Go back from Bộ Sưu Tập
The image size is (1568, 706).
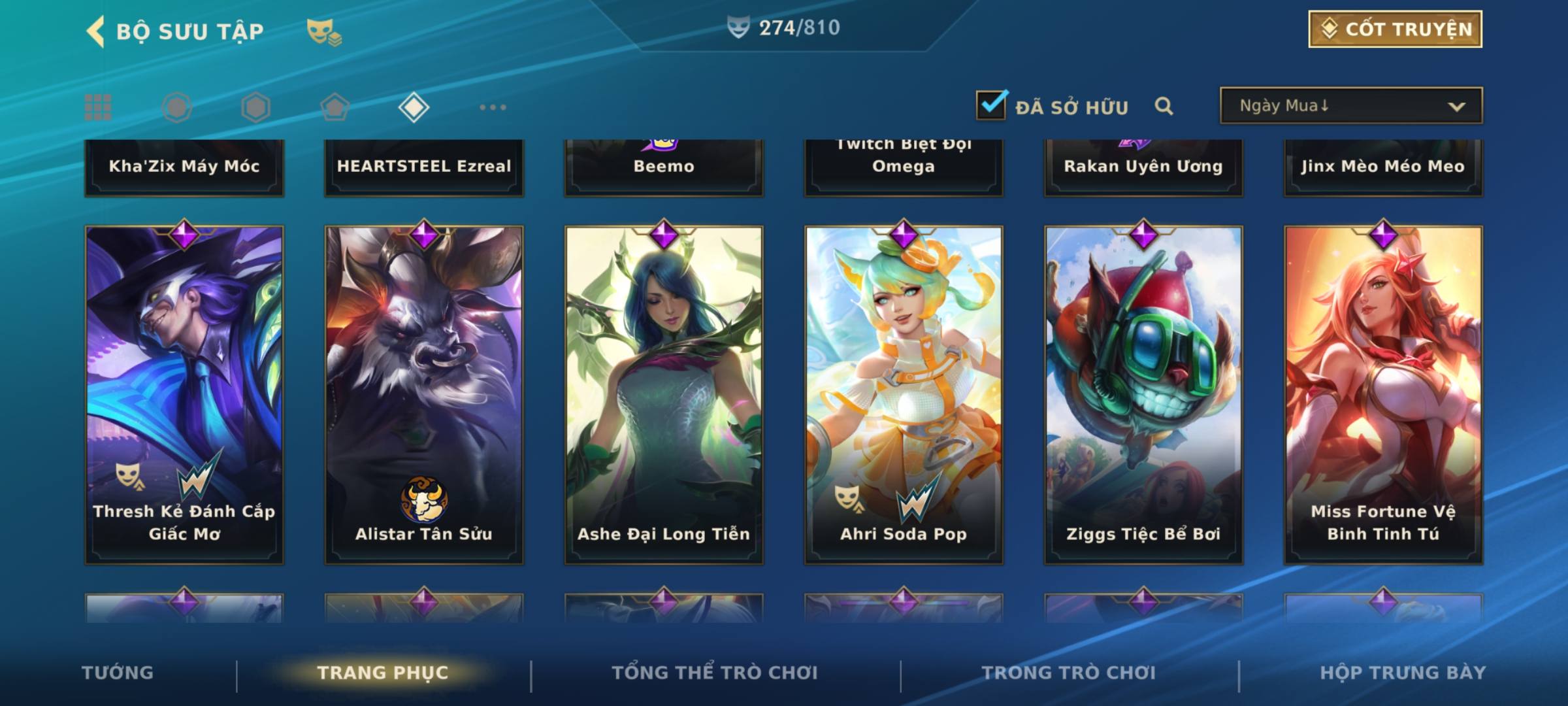click(95, 31)
